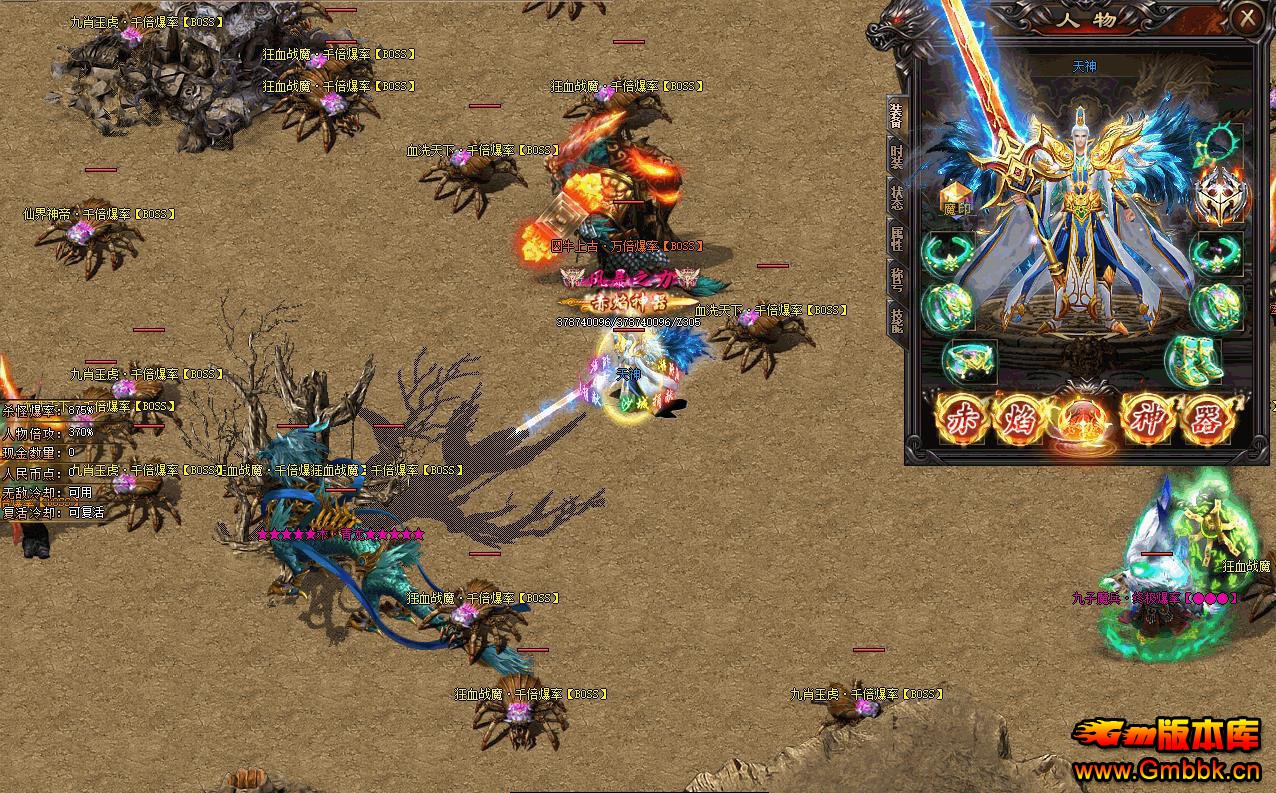Select the 属性 attributes tab
The image size is (1276, 793).
(x=896, y=238)
